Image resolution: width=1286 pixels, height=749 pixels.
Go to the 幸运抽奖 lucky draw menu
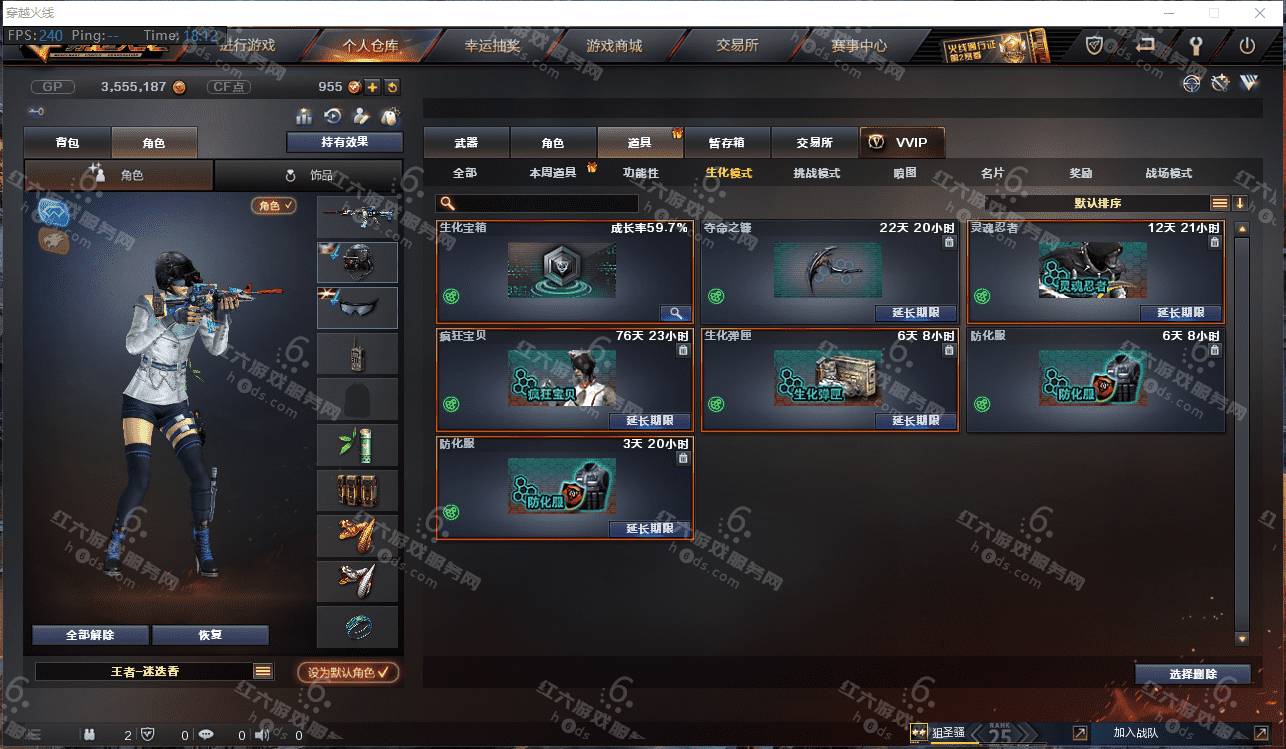492,46
